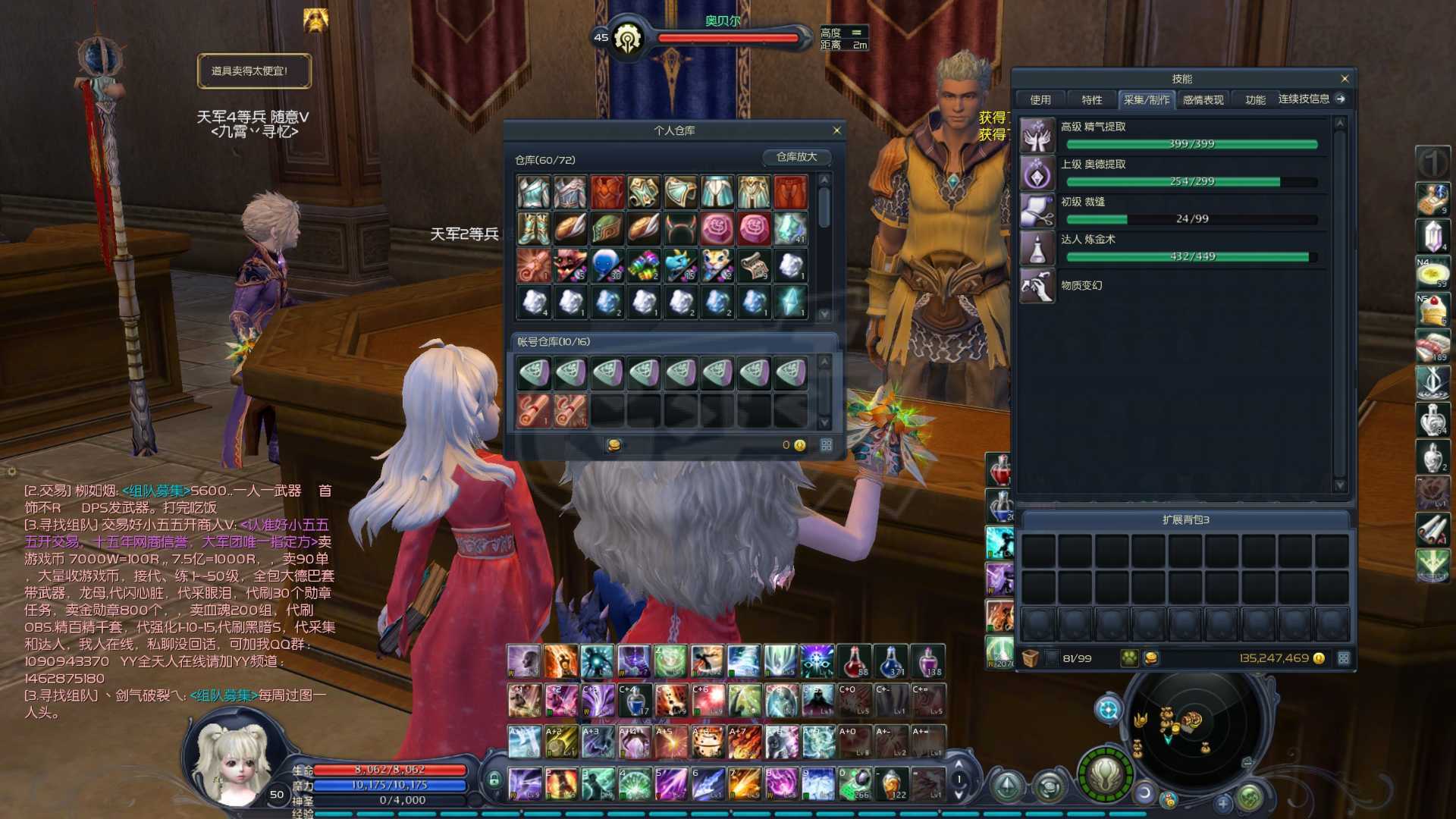Image resolution: width=1456 pixels, height=819 pixels.
Task: Click the 道具卖得太便宜! speech button
Action: [x=254, y=71]
